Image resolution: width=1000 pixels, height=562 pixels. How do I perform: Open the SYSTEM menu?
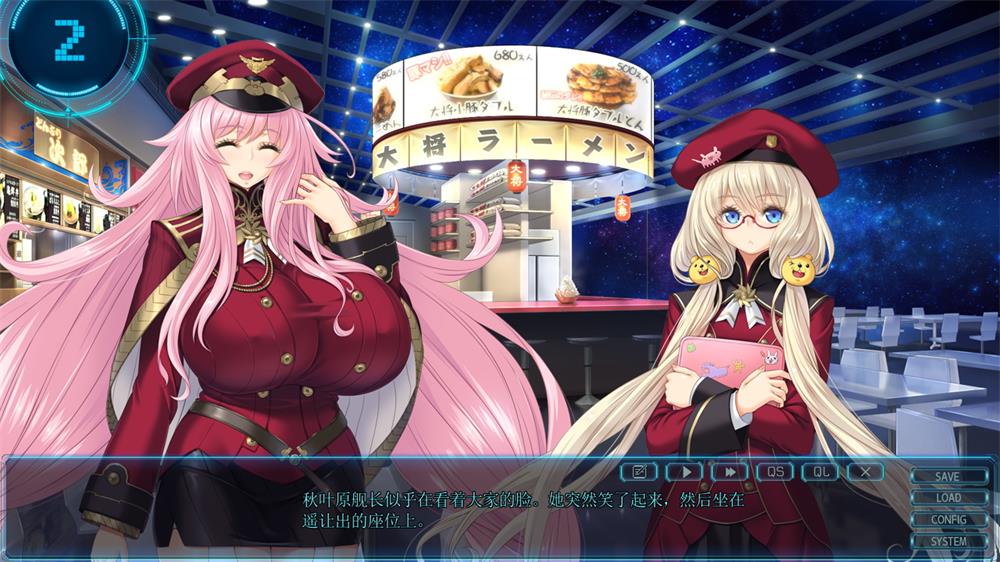[948, 542]
